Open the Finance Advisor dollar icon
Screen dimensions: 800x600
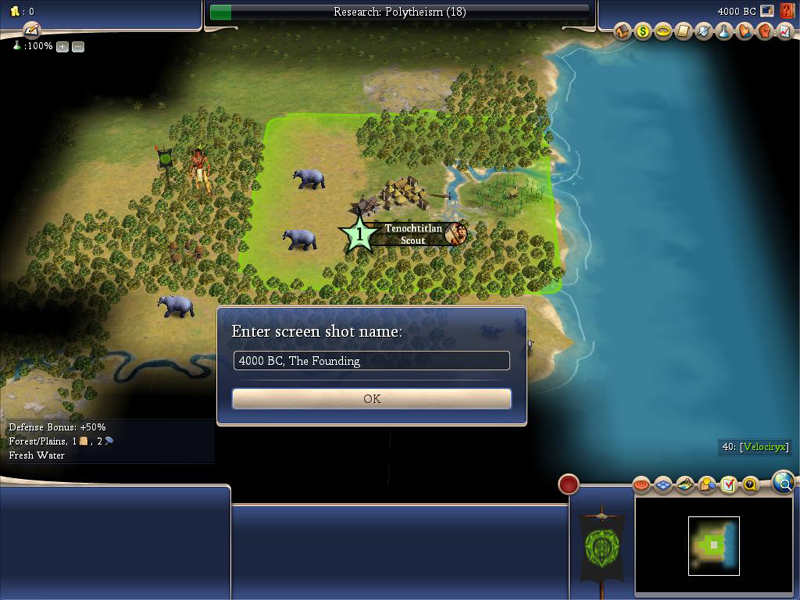(643, 32)
